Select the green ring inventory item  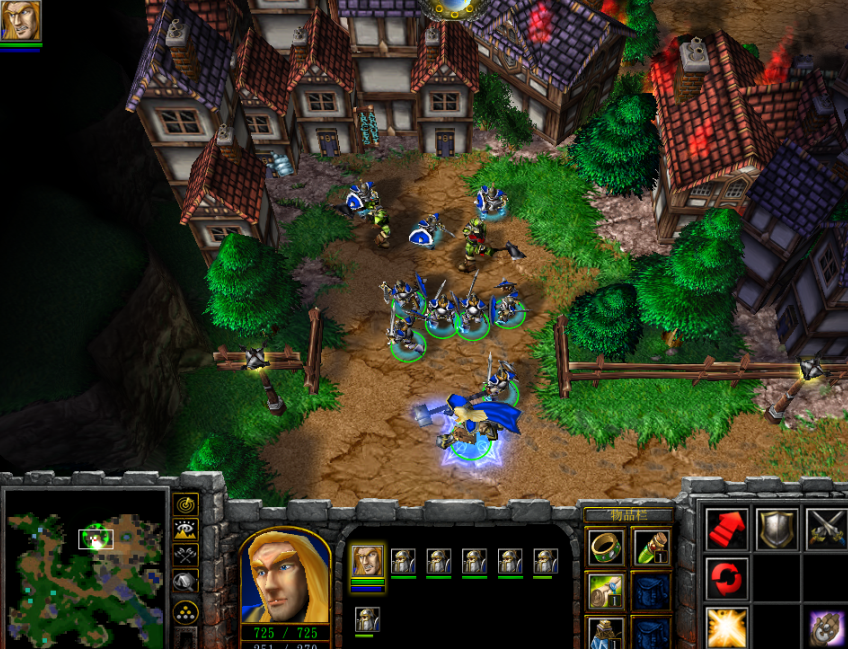point(605,547)
